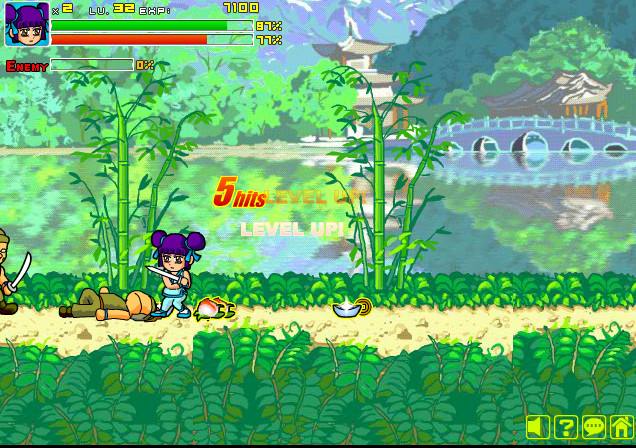Toggle the sound speaker icon
This screenshot has height=448, width=636.
point(539,427)
